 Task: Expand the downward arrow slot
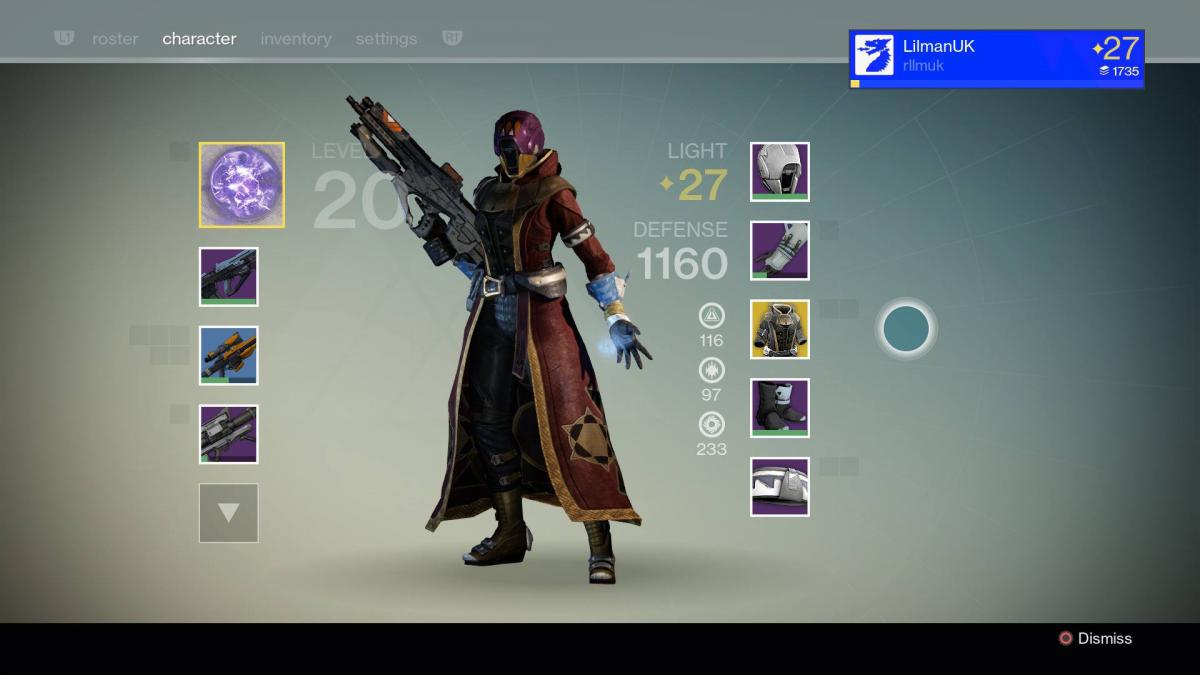pos(229,513)
